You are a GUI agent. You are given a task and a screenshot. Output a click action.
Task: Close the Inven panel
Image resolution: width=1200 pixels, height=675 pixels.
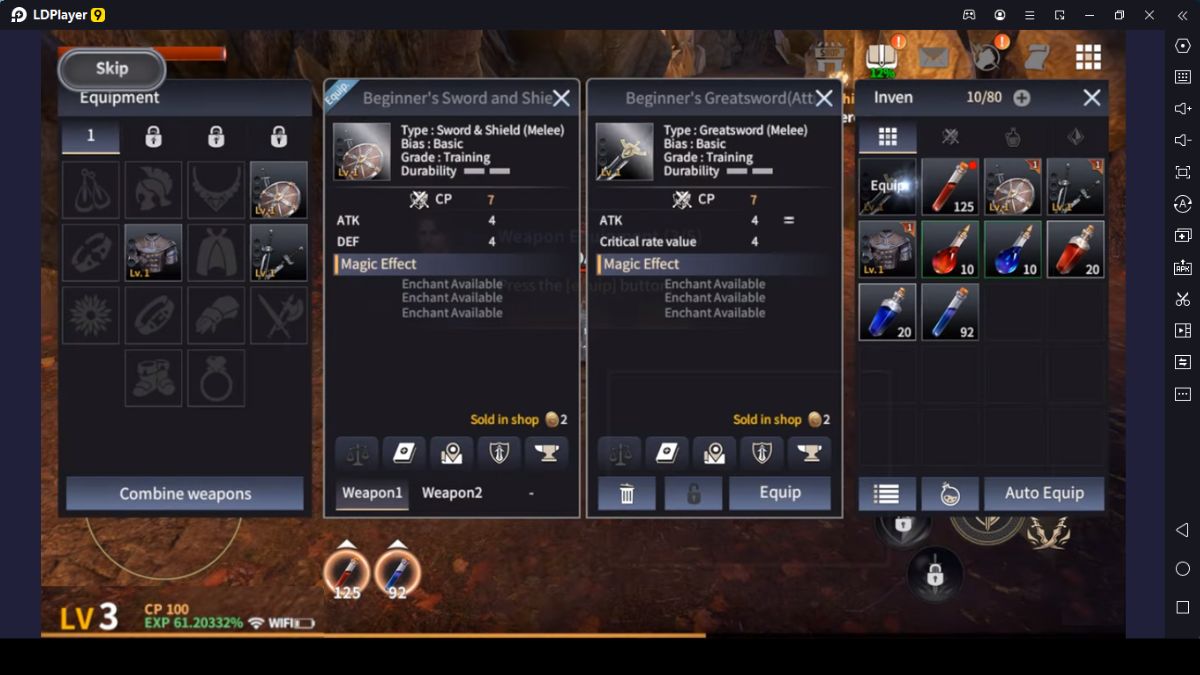[x=1091, y=97]
